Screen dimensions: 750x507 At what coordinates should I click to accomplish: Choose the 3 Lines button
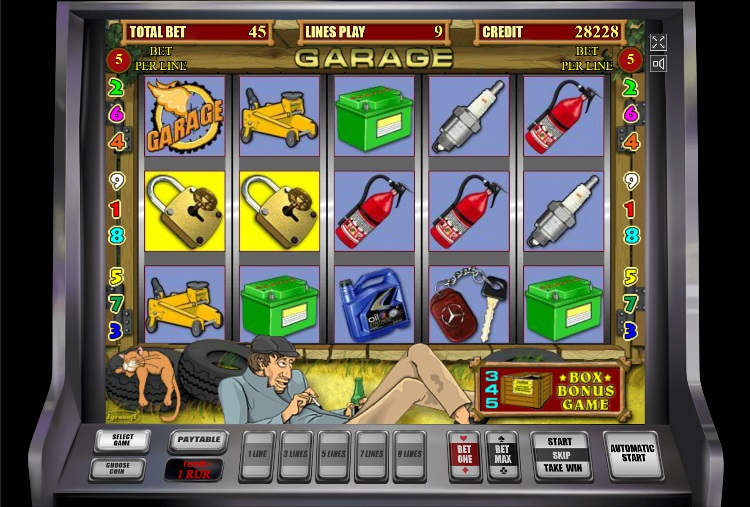[x=296, y=455]
